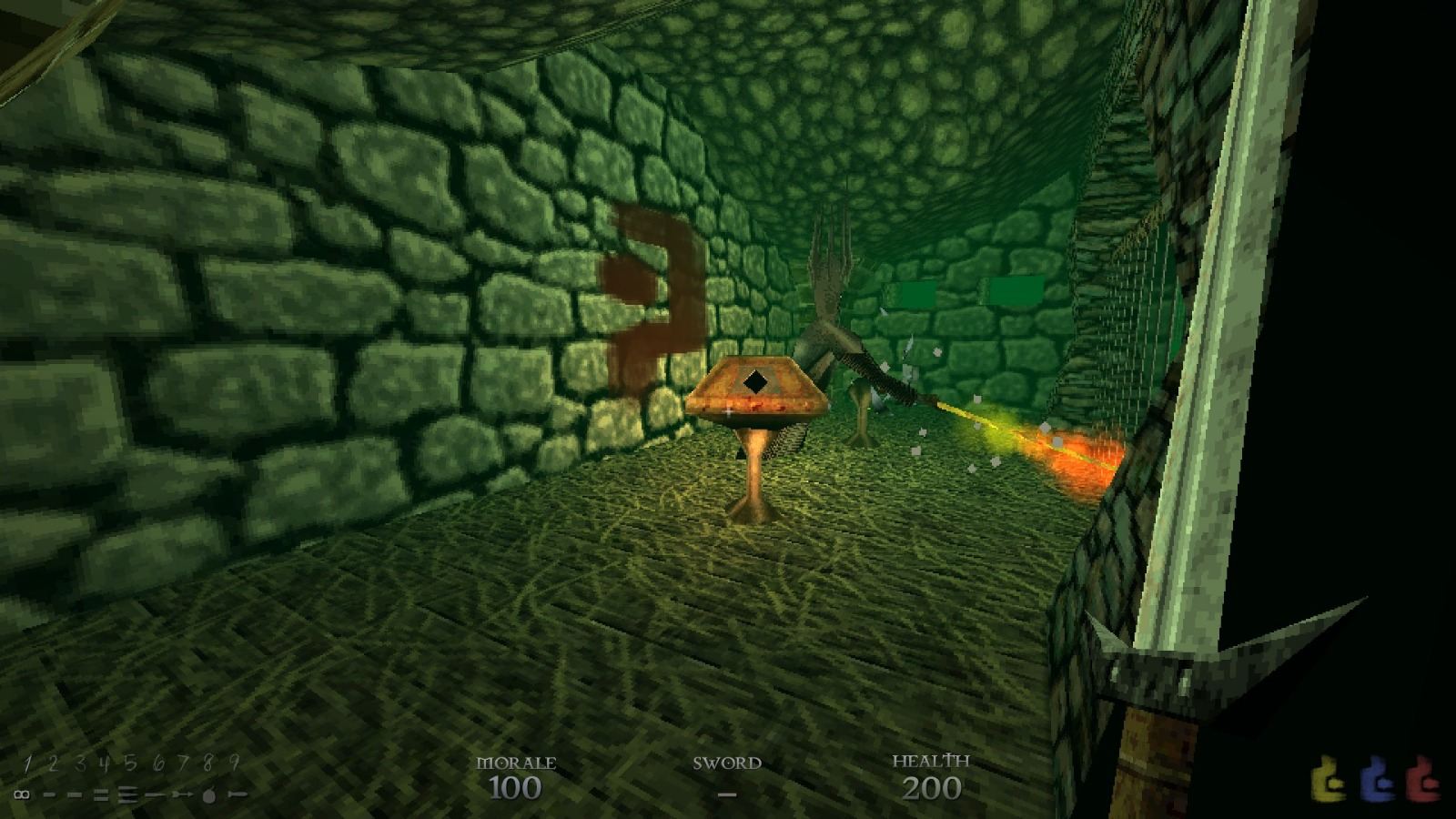Switch to weapon slot 9
This screenshot has width=1456, height=819.
[233, 763]
